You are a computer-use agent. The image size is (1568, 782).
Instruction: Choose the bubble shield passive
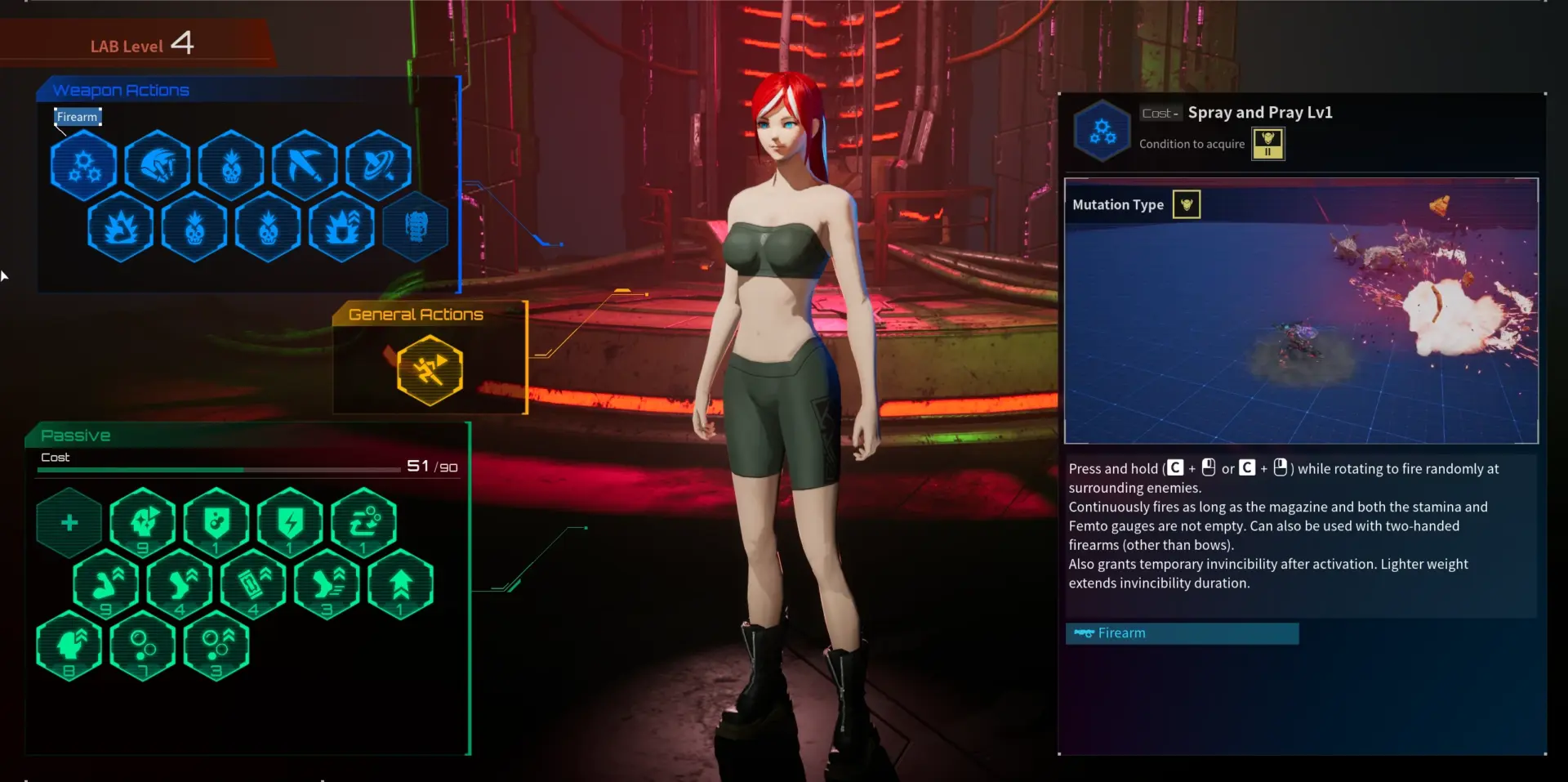216,522
